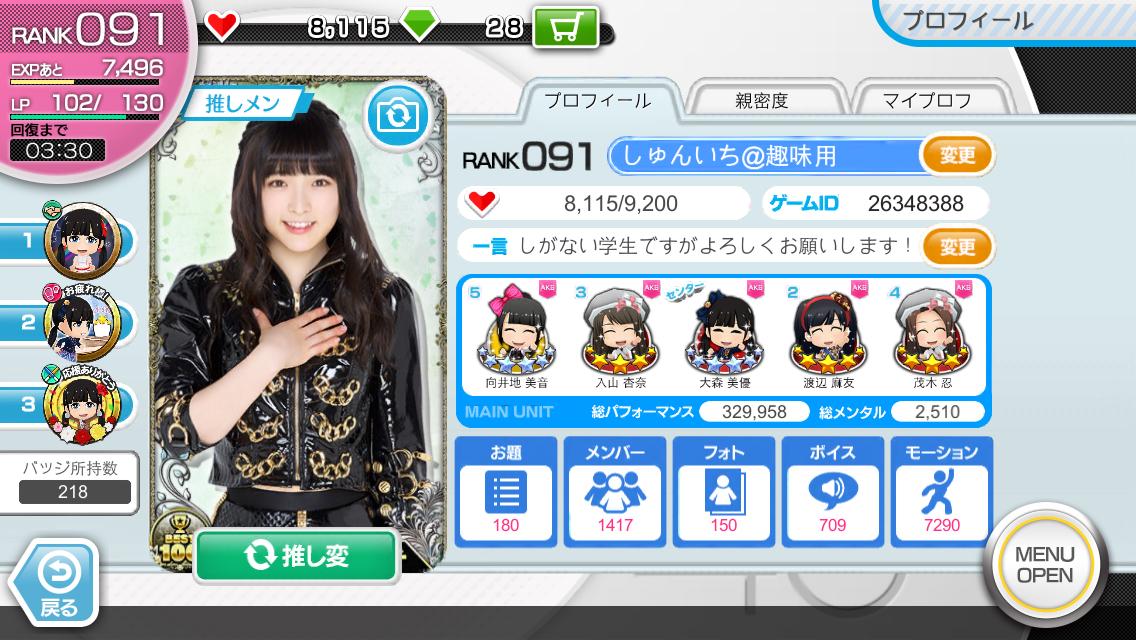Screen dimensions: 1136x640
Task: Open the MENU OPEN round button
Action: [x=1044, y=565]
